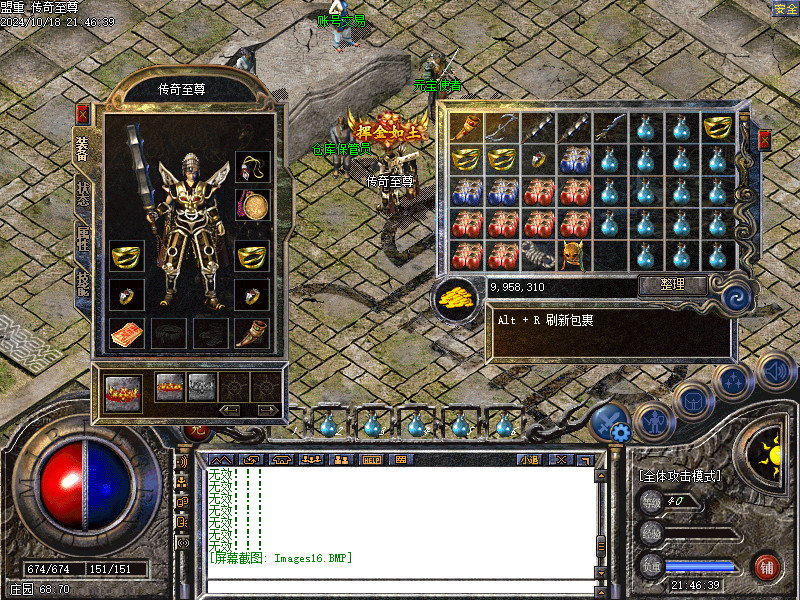Switch to the 状态 status tab
This screenshot has height=600, width=800.
[x=82, y=192]
